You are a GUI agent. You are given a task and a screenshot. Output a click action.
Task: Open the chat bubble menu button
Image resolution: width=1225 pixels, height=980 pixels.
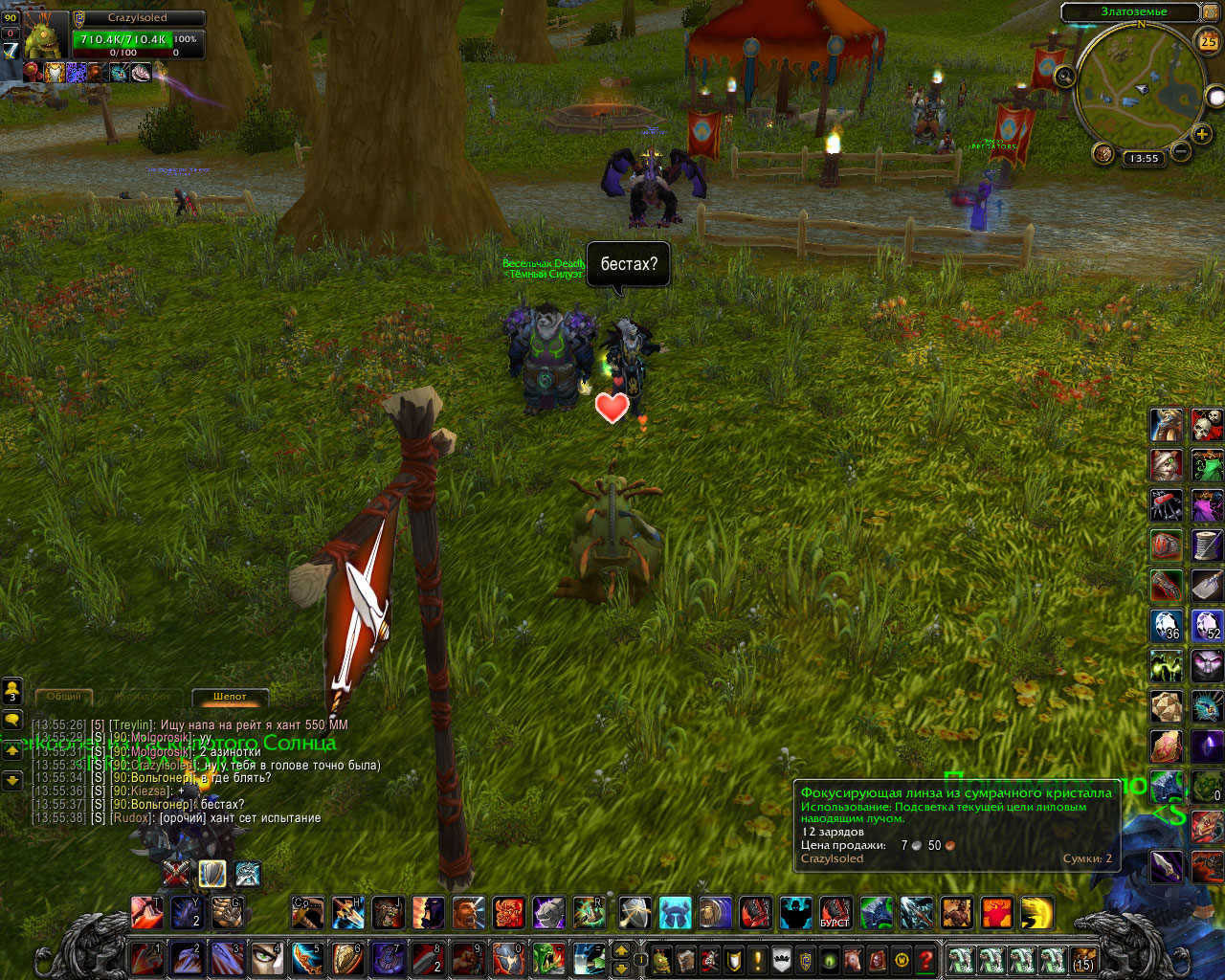click(12, 719)
